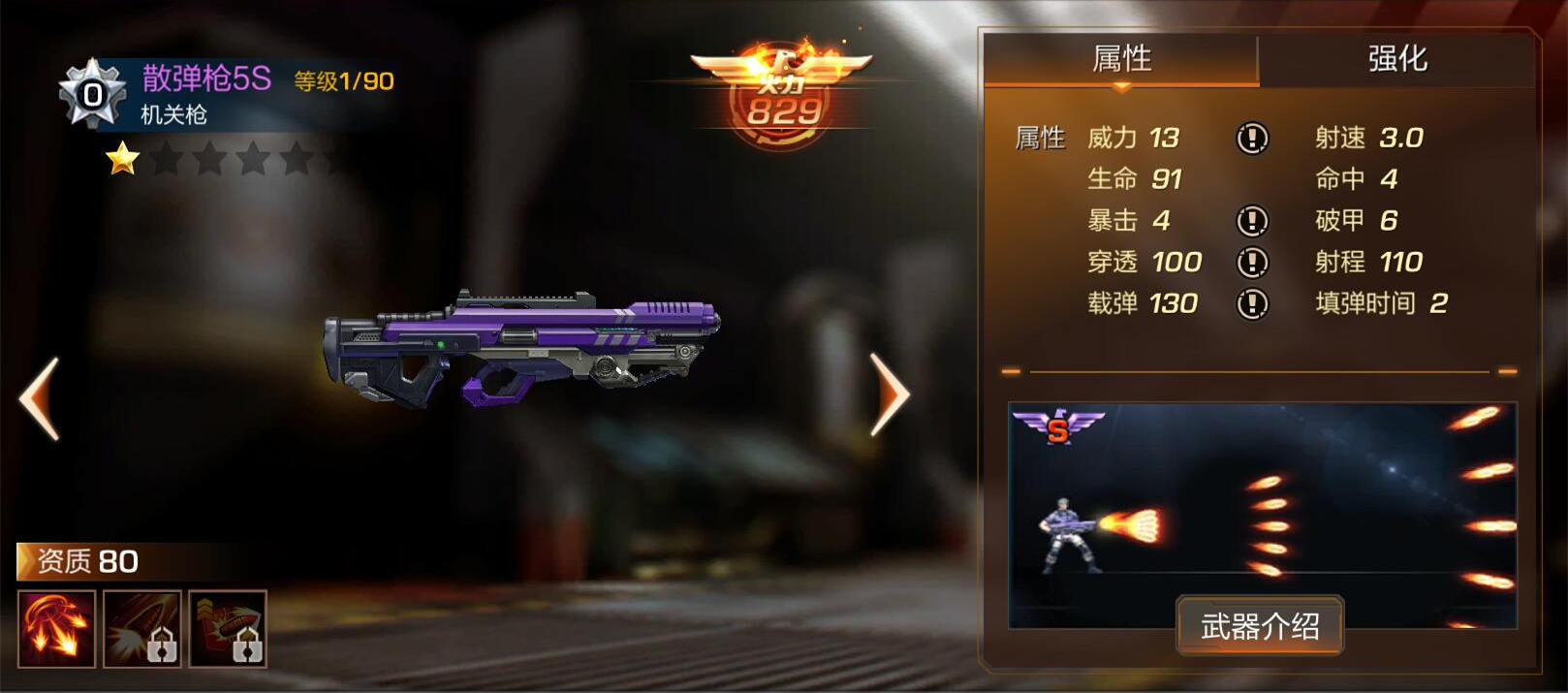Show the next weapon with right arrow

pos(889,394)
